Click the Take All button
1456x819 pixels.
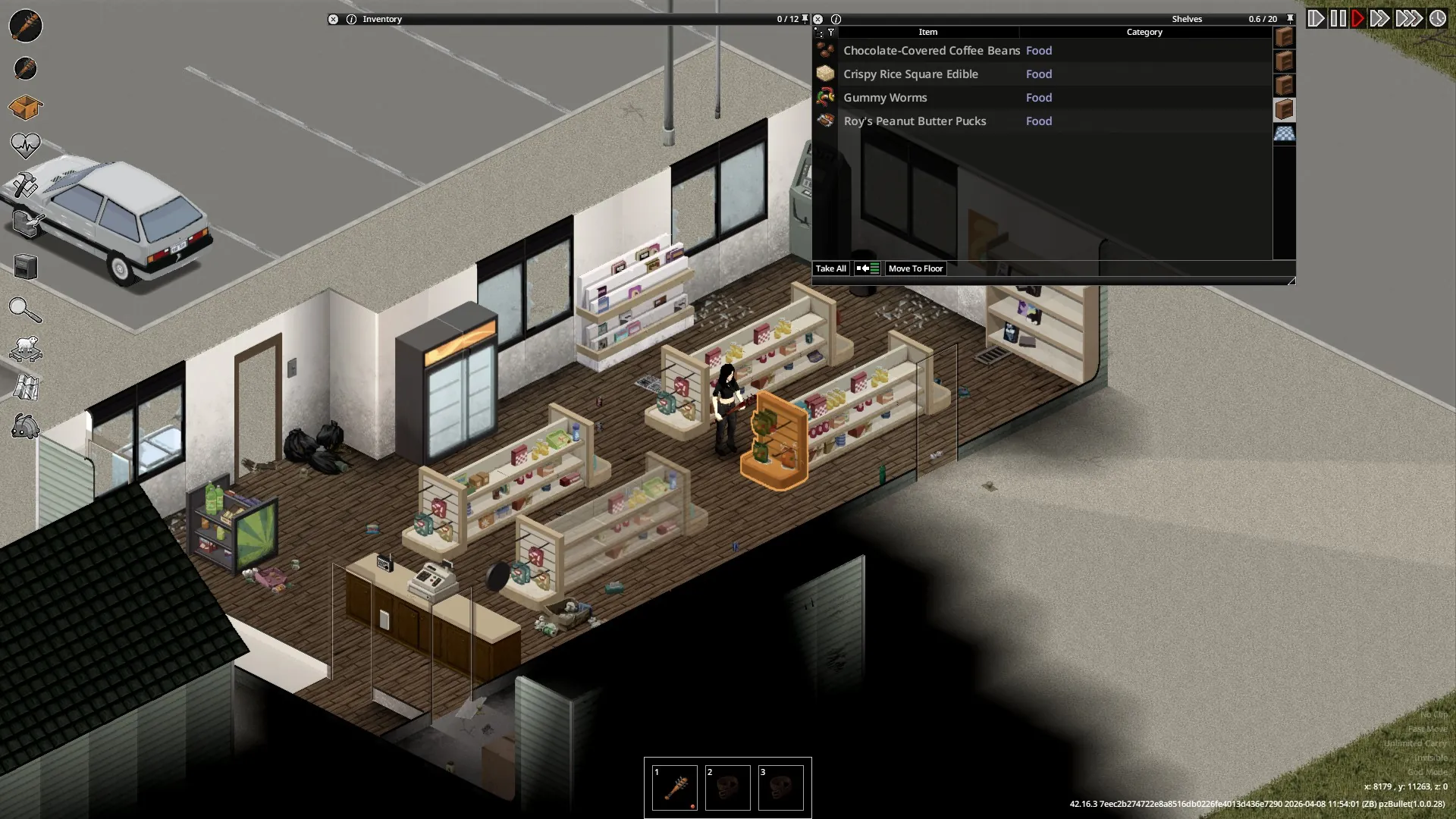coord(830,268)
